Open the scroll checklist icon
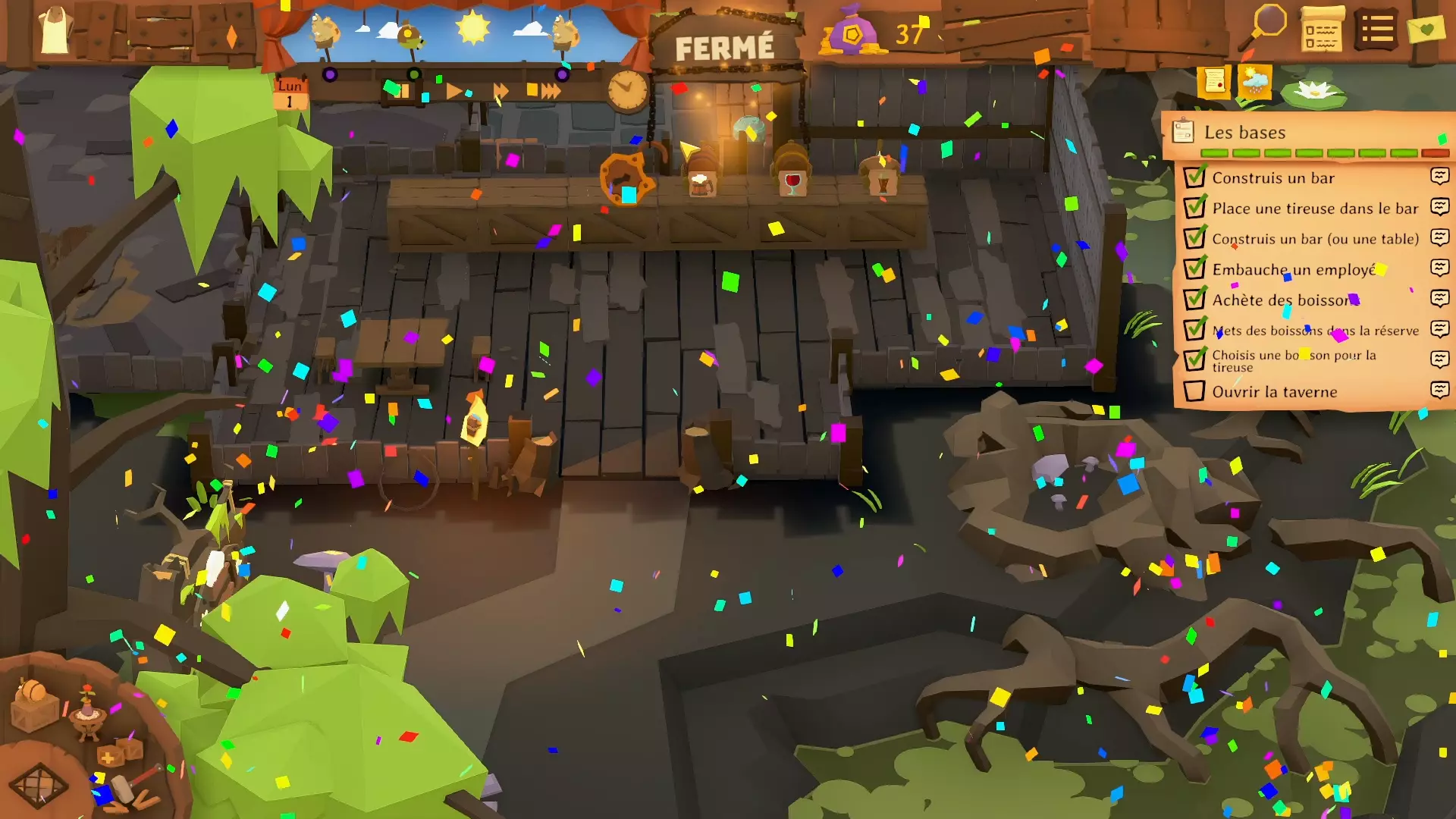The image size is (1456, 819). [x=1322, y=30]
